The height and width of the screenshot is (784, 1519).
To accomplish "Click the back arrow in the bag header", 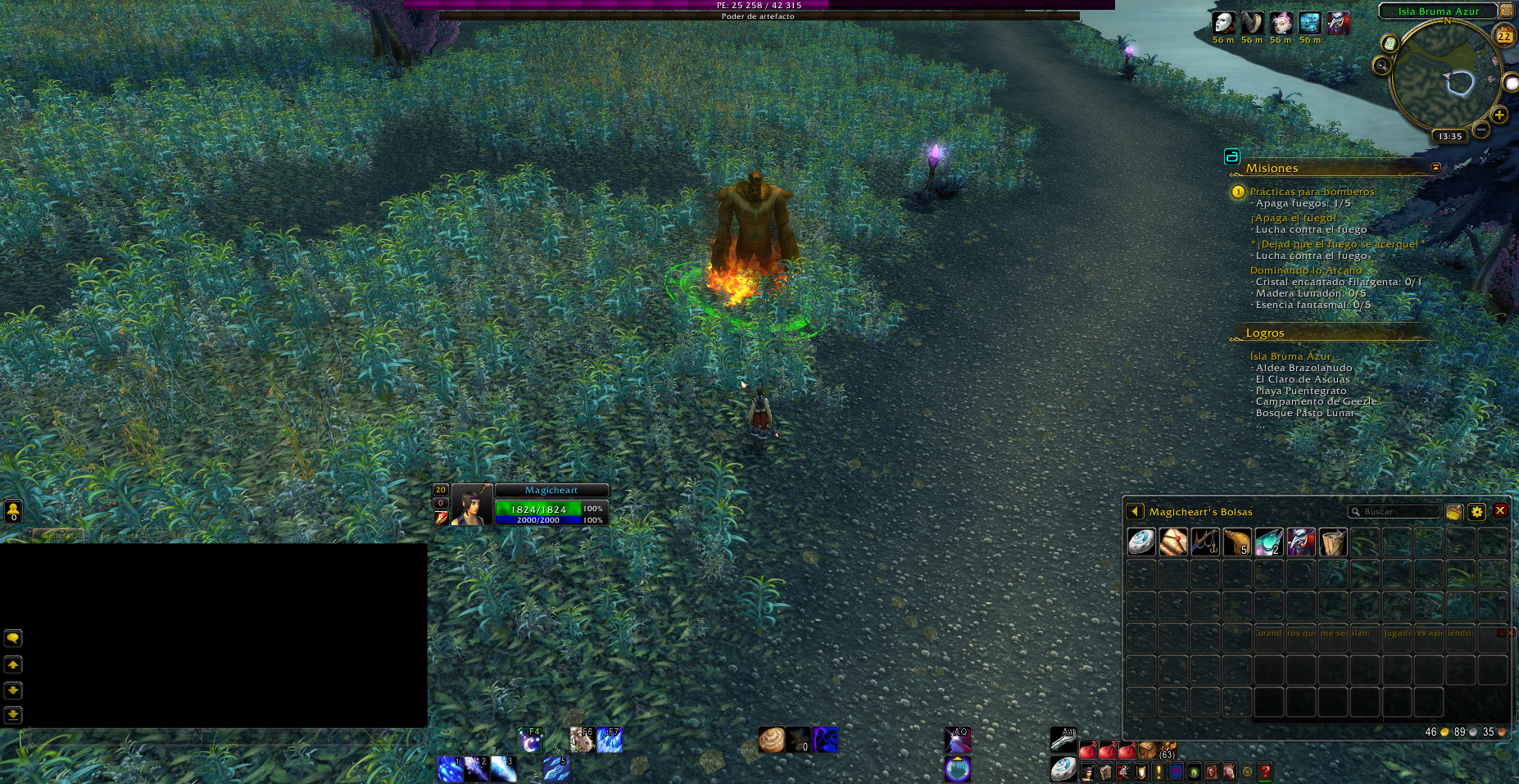I will tap(1135, 511).
